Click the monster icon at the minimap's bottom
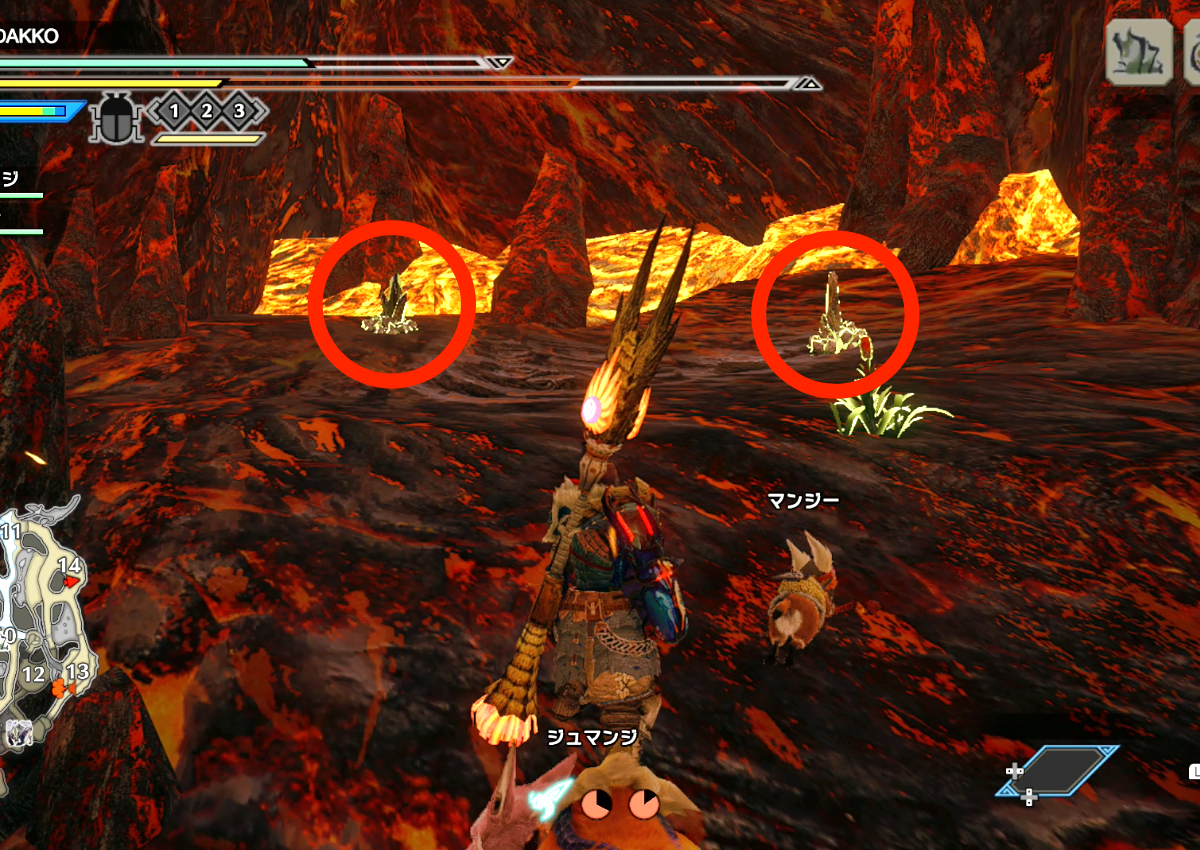 pyautogui.click(x=18, y=732)
